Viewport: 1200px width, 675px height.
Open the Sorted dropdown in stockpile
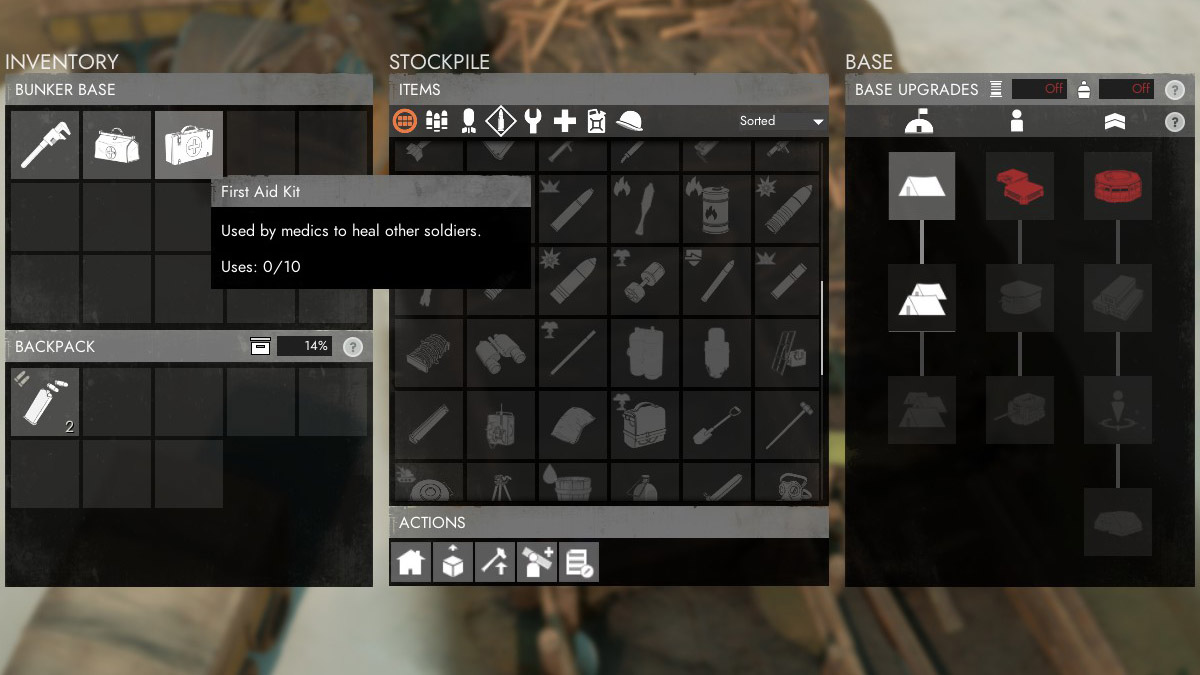coord(781,122)
